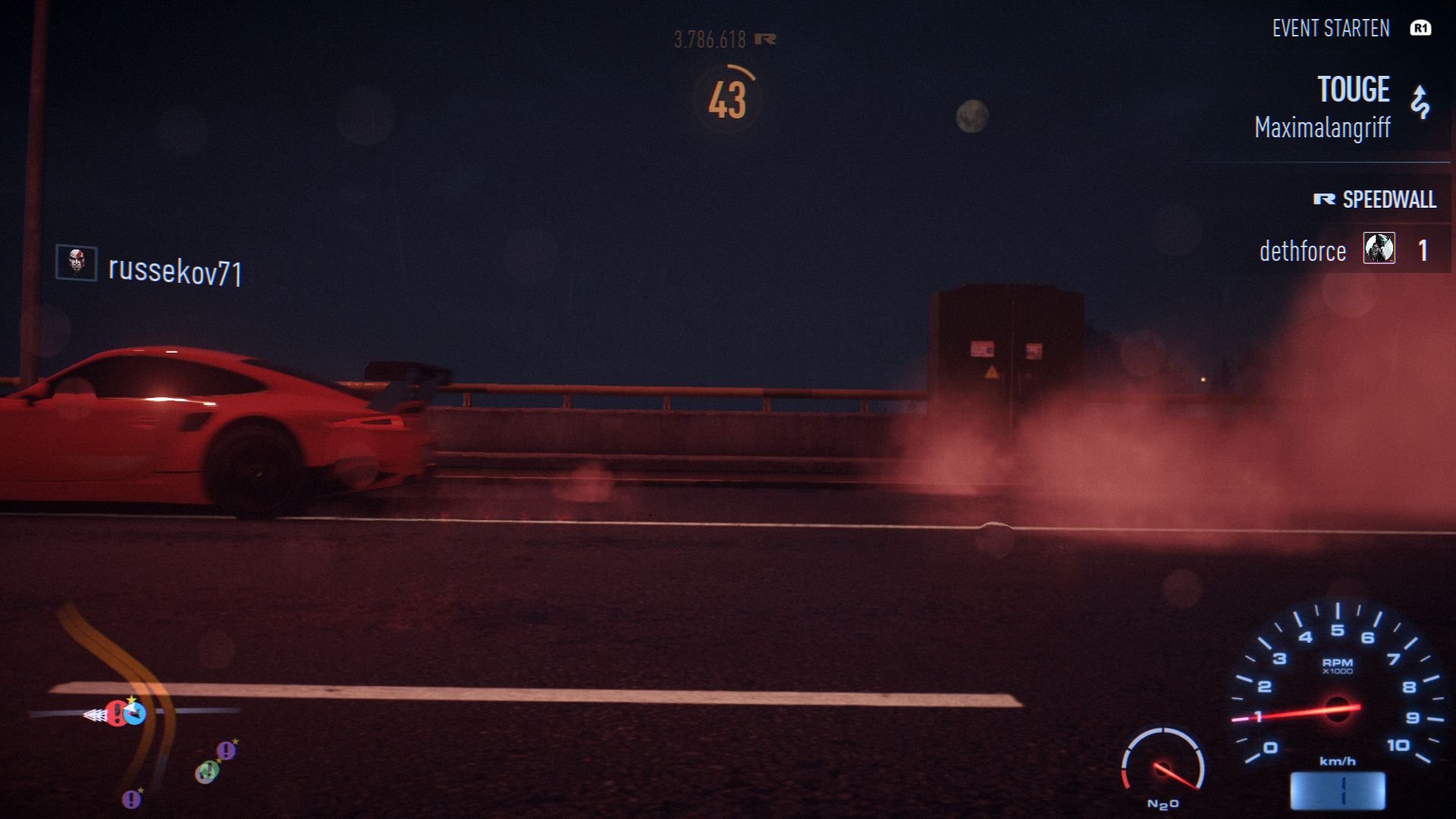
Task: Click the red opponent marker on the minimap
Action: click(118, 714)
